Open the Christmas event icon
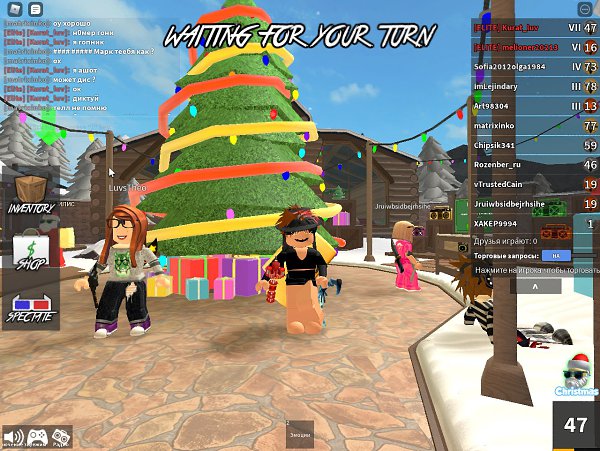This screenshot has height=451, width=600. pyautogui.click(x=575, y=377)
